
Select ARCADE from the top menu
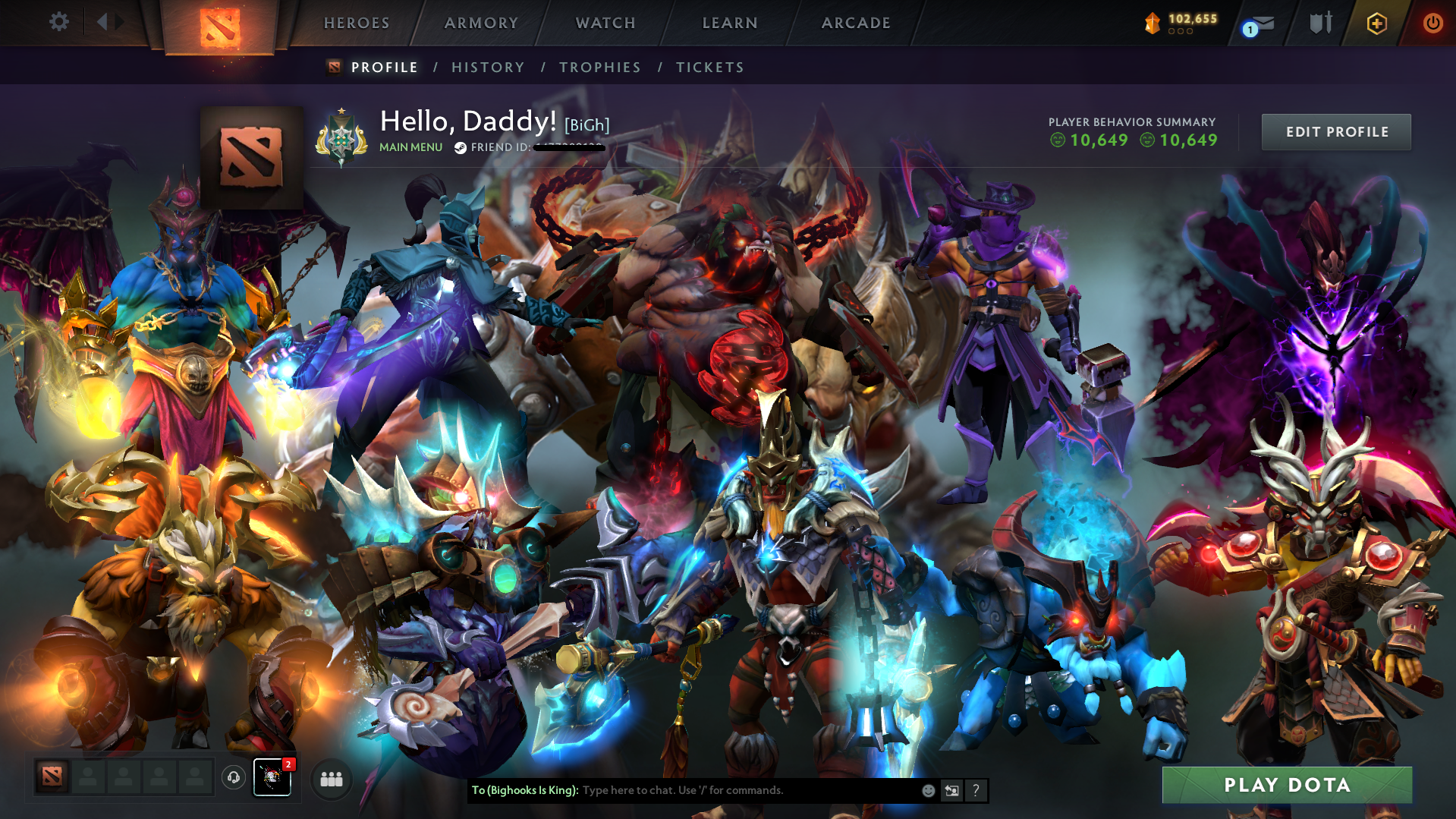click(x=856, y=23)
